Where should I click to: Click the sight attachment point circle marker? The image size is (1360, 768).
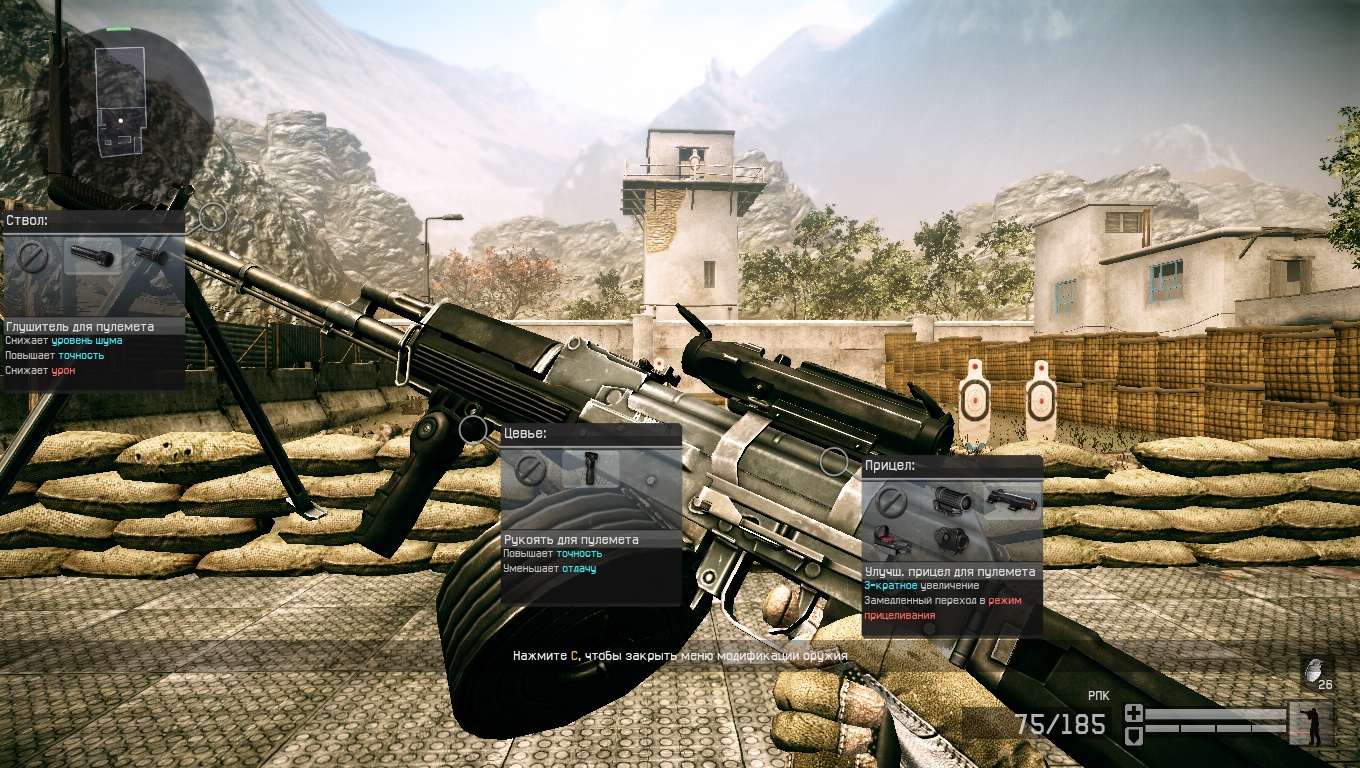click(833, 461)
